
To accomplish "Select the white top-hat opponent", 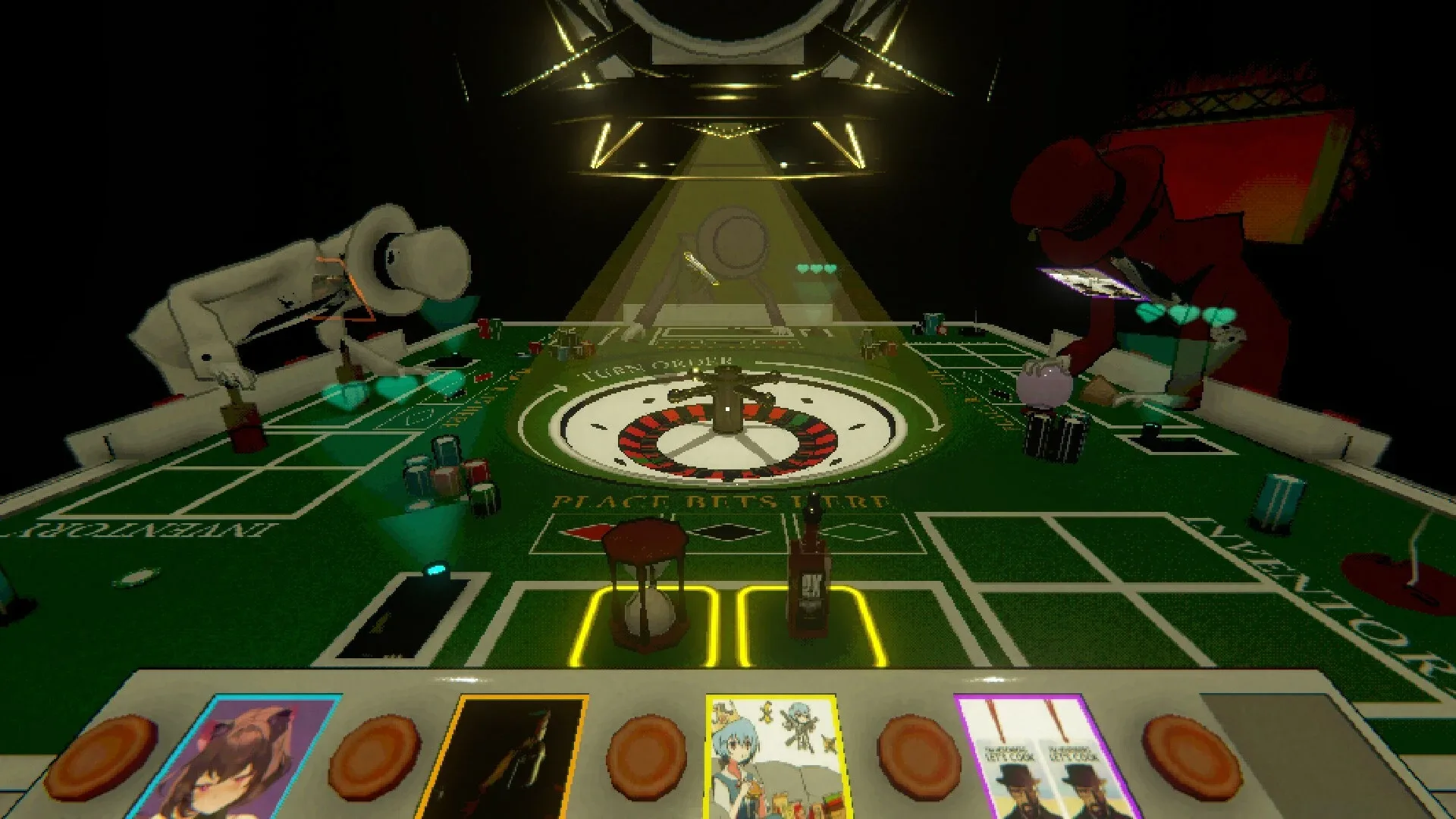I will click(326, 288).
